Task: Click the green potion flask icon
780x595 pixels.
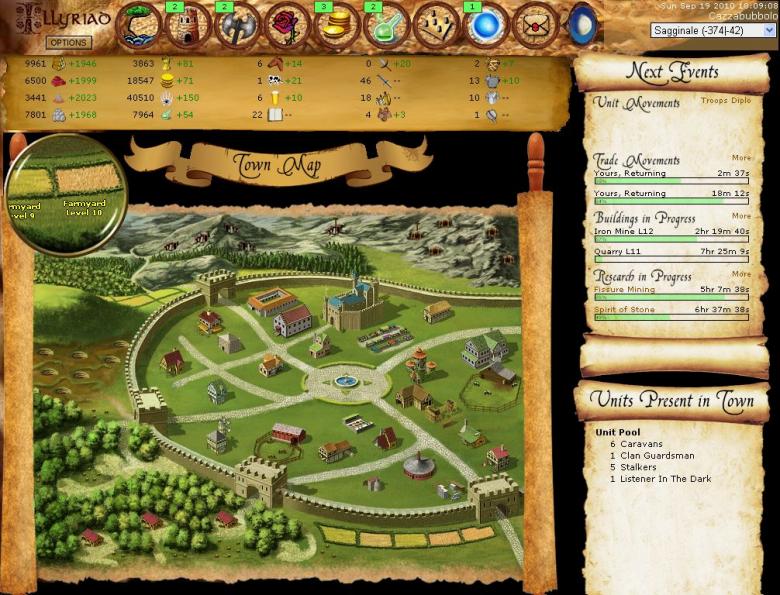Action: pos(386,27)
